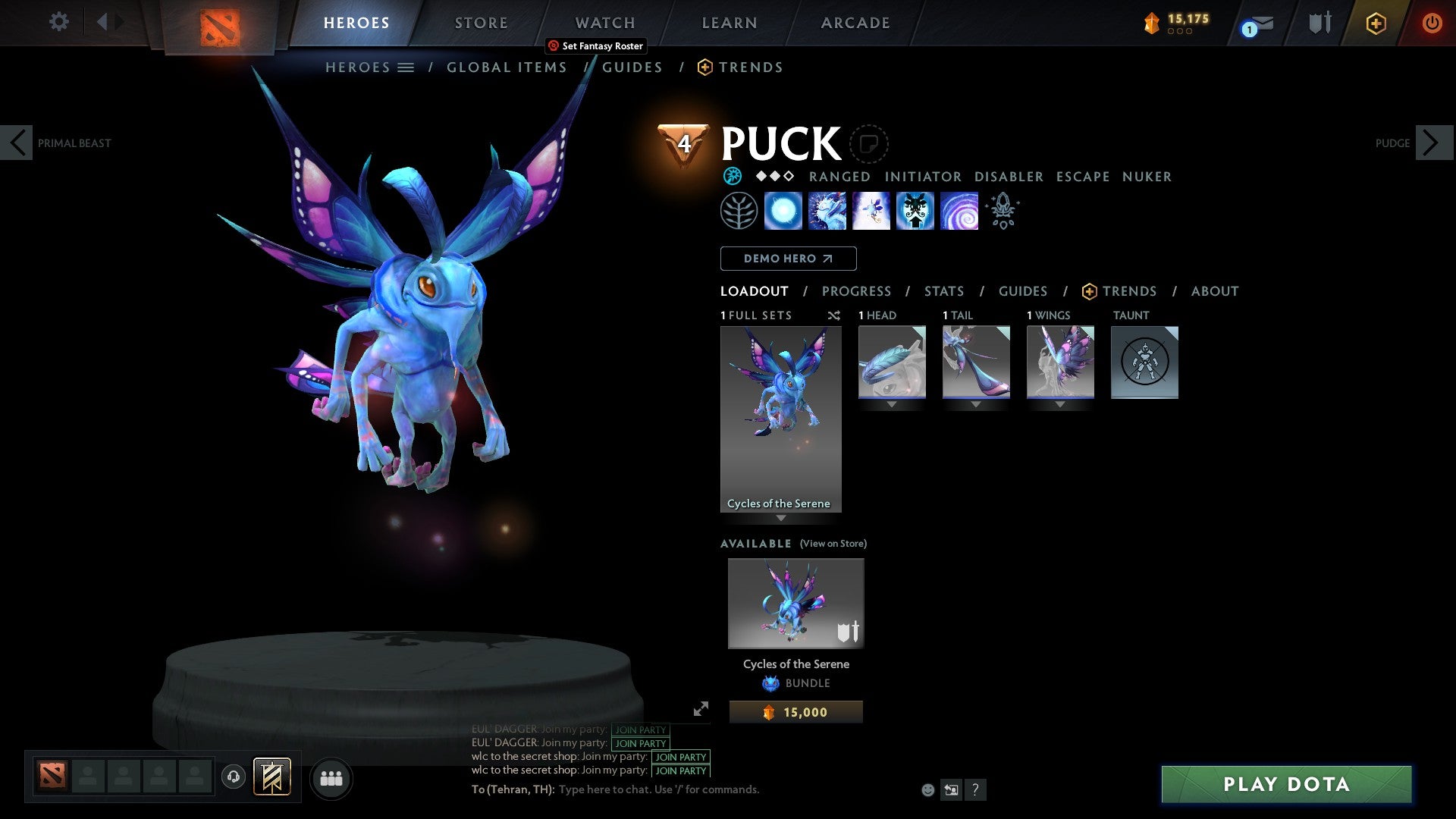Expand the Head item slot dropdown arrow
The width and height of the screenshot is (1456, 819).
[x=891, y=404]
